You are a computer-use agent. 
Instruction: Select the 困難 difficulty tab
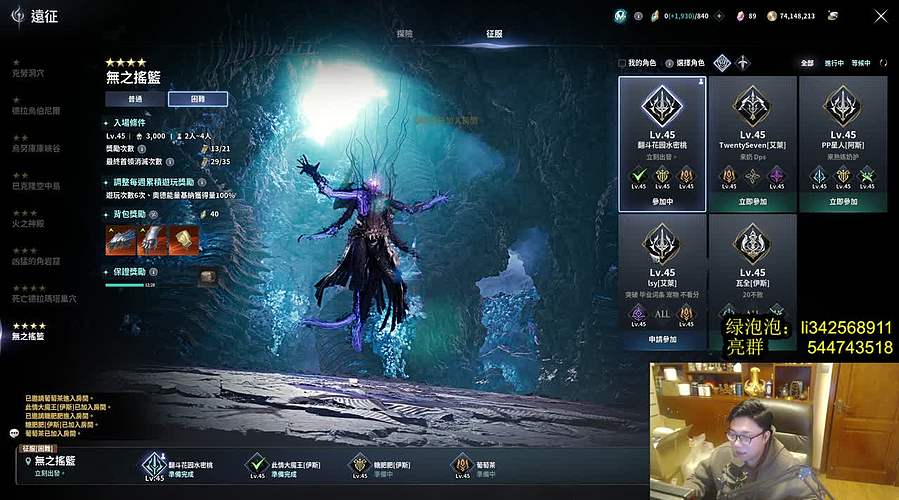click(x=197, y=99)
